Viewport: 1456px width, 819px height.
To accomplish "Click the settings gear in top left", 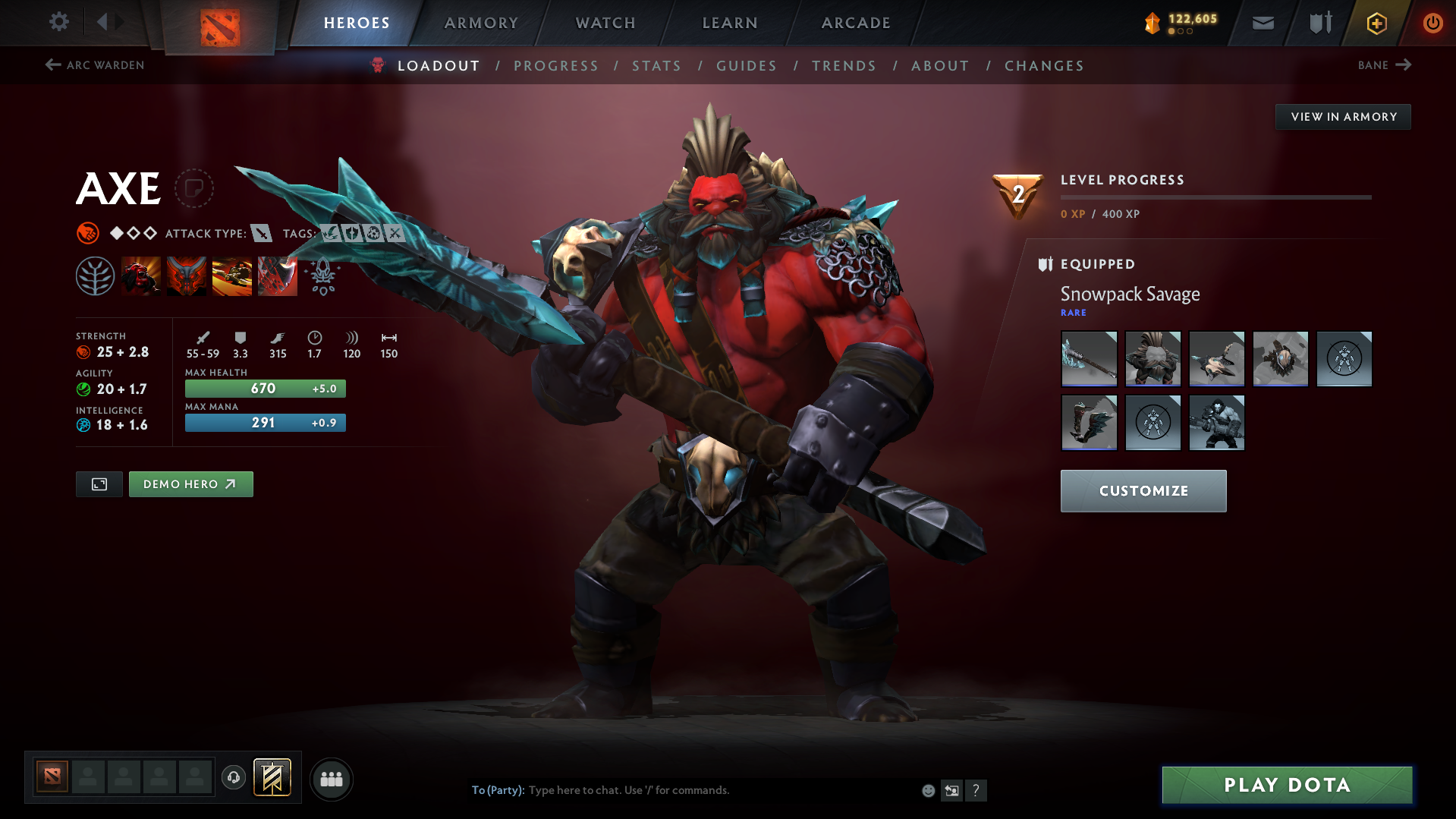I will click(58, 22).
